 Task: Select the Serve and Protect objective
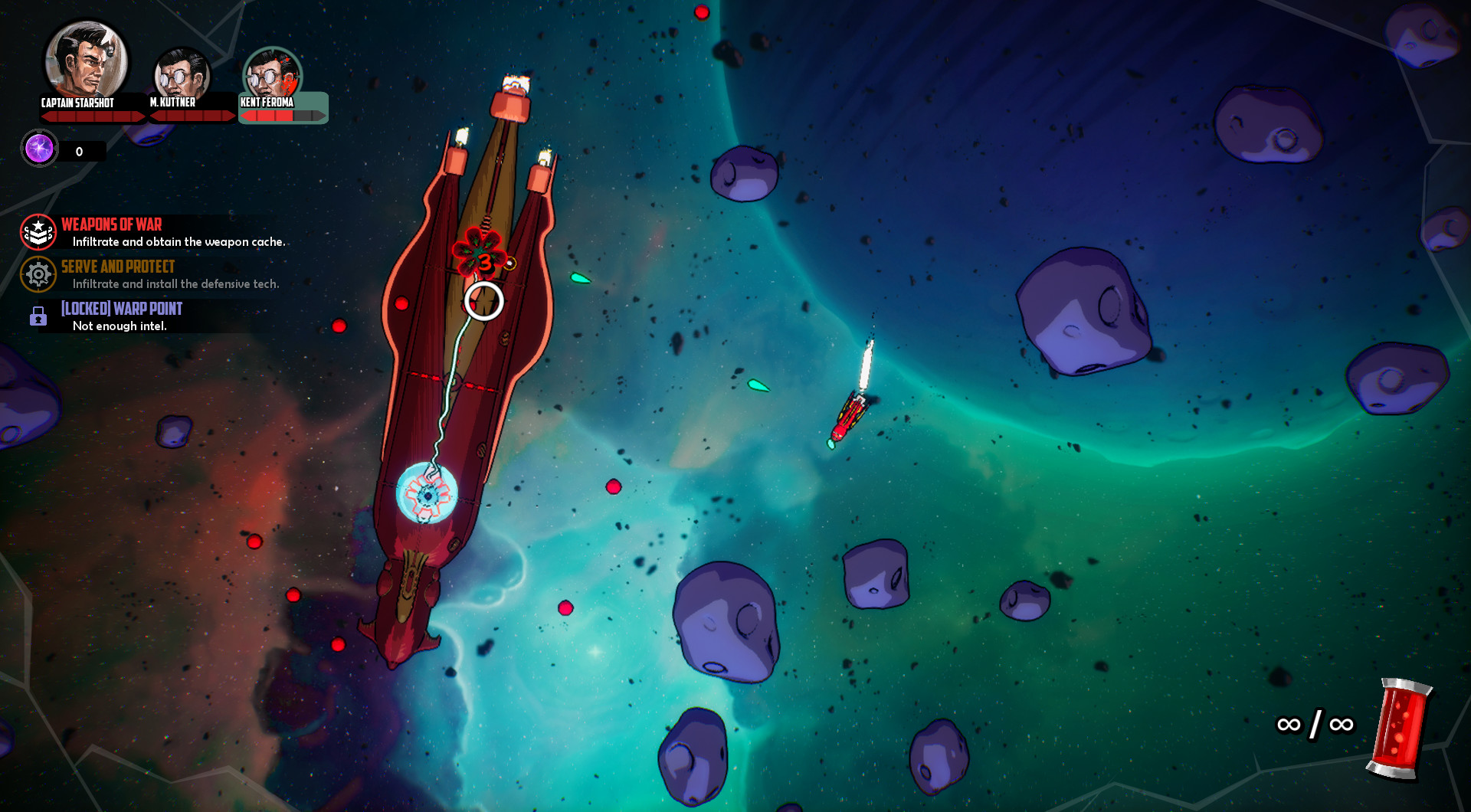118,267
